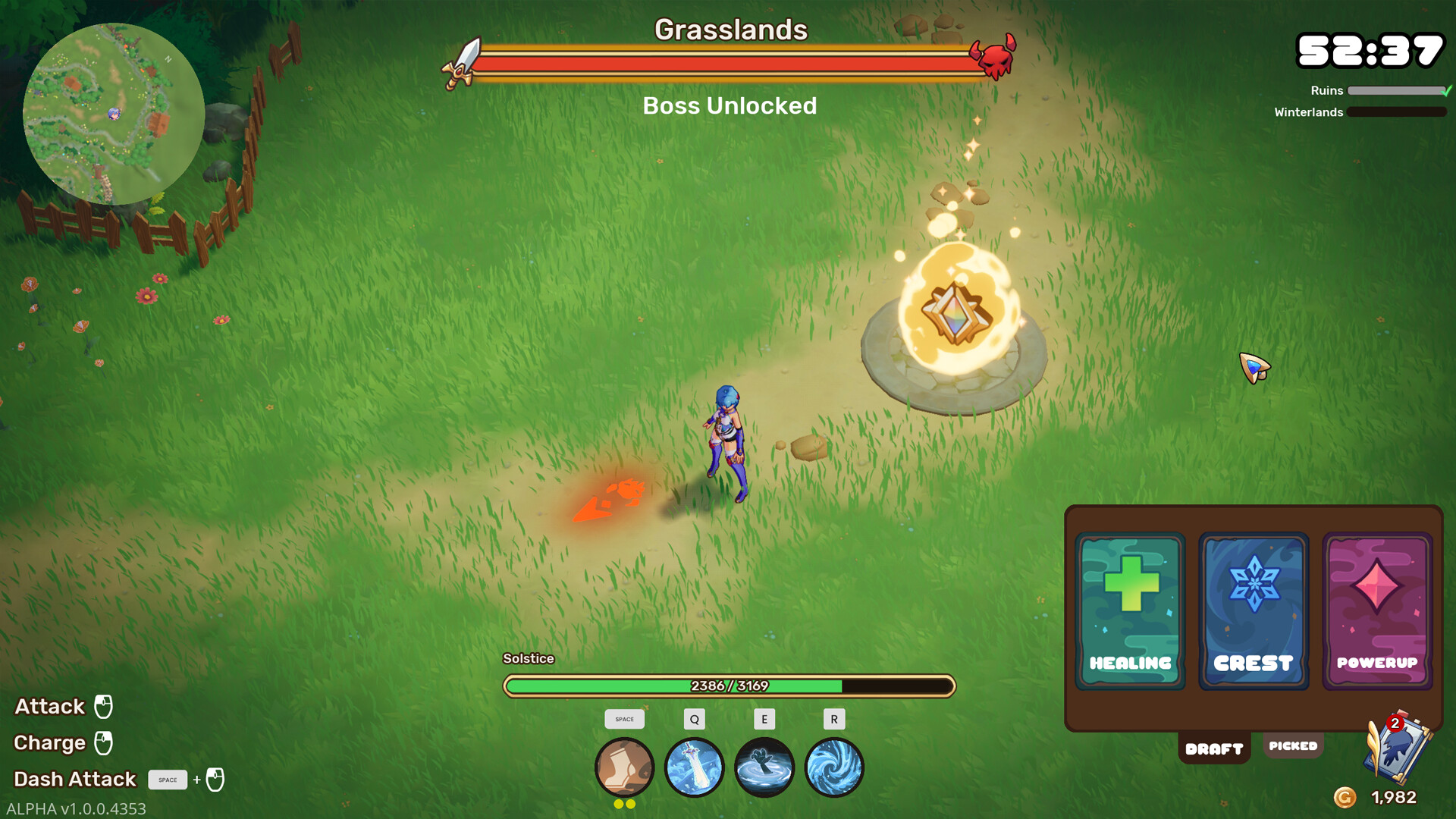1456x819 pixels.
Task: Click the Q keybind label
Action: click(x=694, y=719)
